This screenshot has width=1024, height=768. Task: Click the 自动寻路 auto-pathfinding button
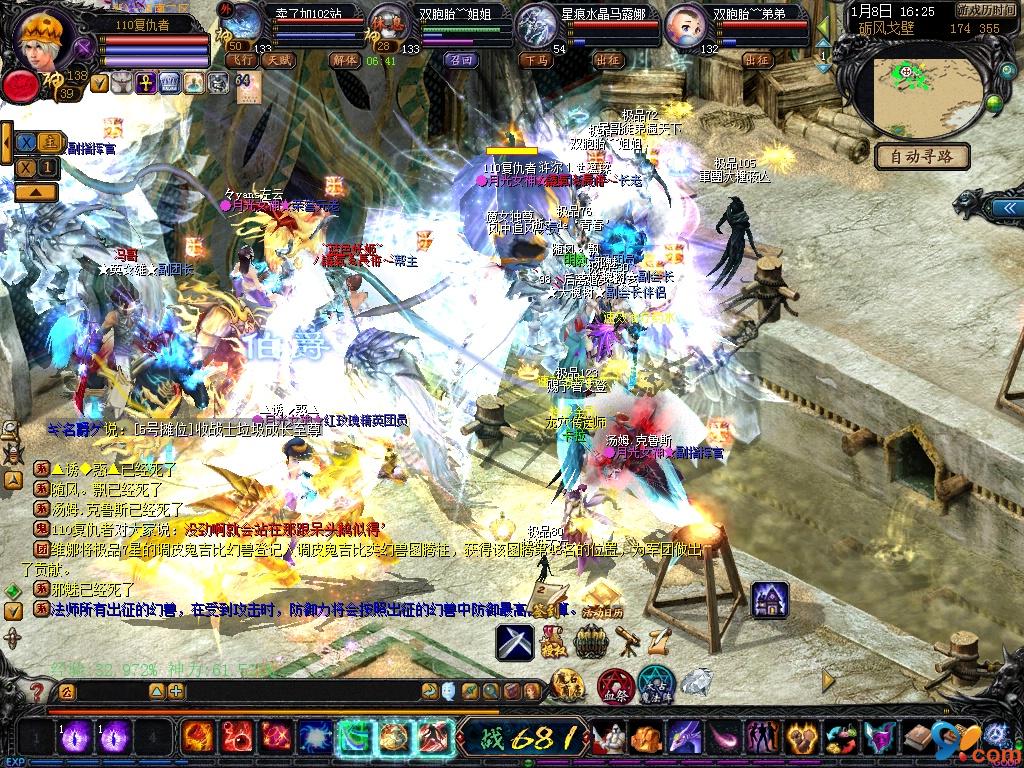pyautogui.click(x=922, y=156)
